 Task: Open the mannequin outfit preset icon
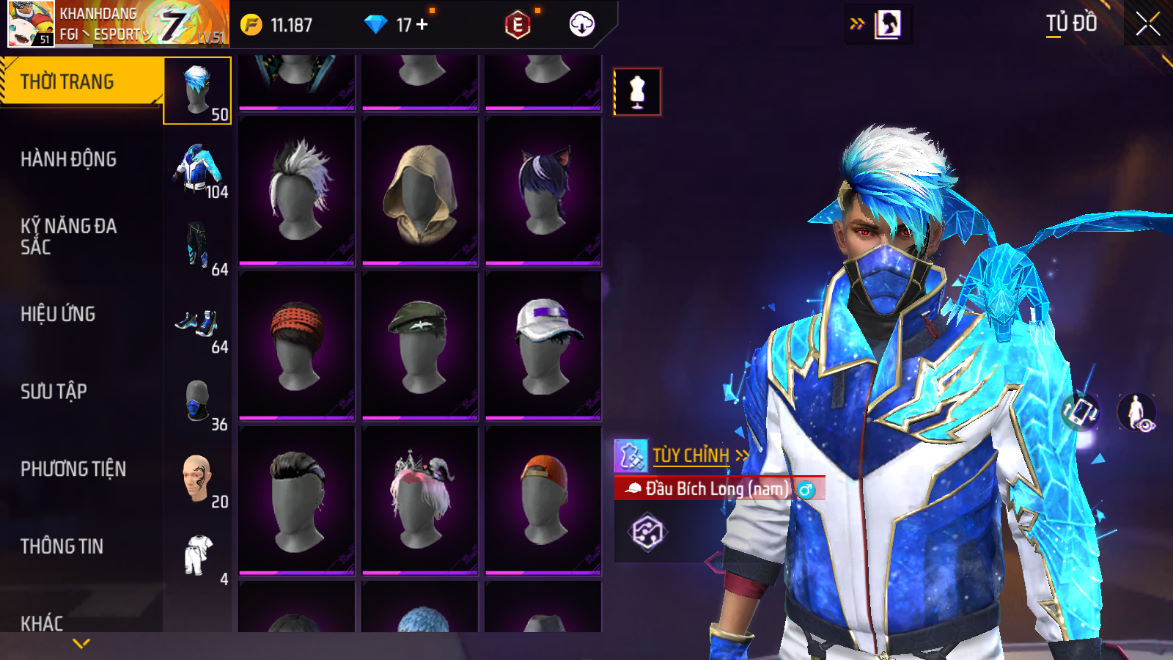[637, 92]
